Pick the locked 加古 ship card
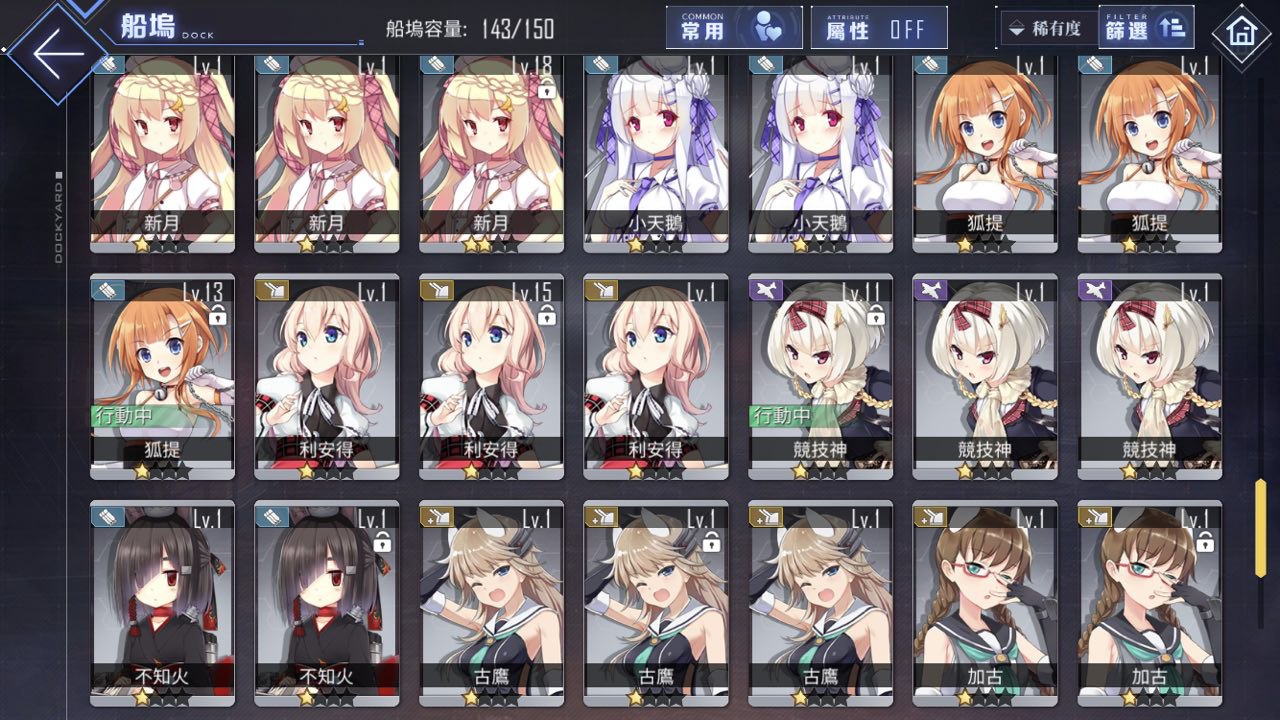This screenshot has width=1280, height=720. coord(1149,600)
